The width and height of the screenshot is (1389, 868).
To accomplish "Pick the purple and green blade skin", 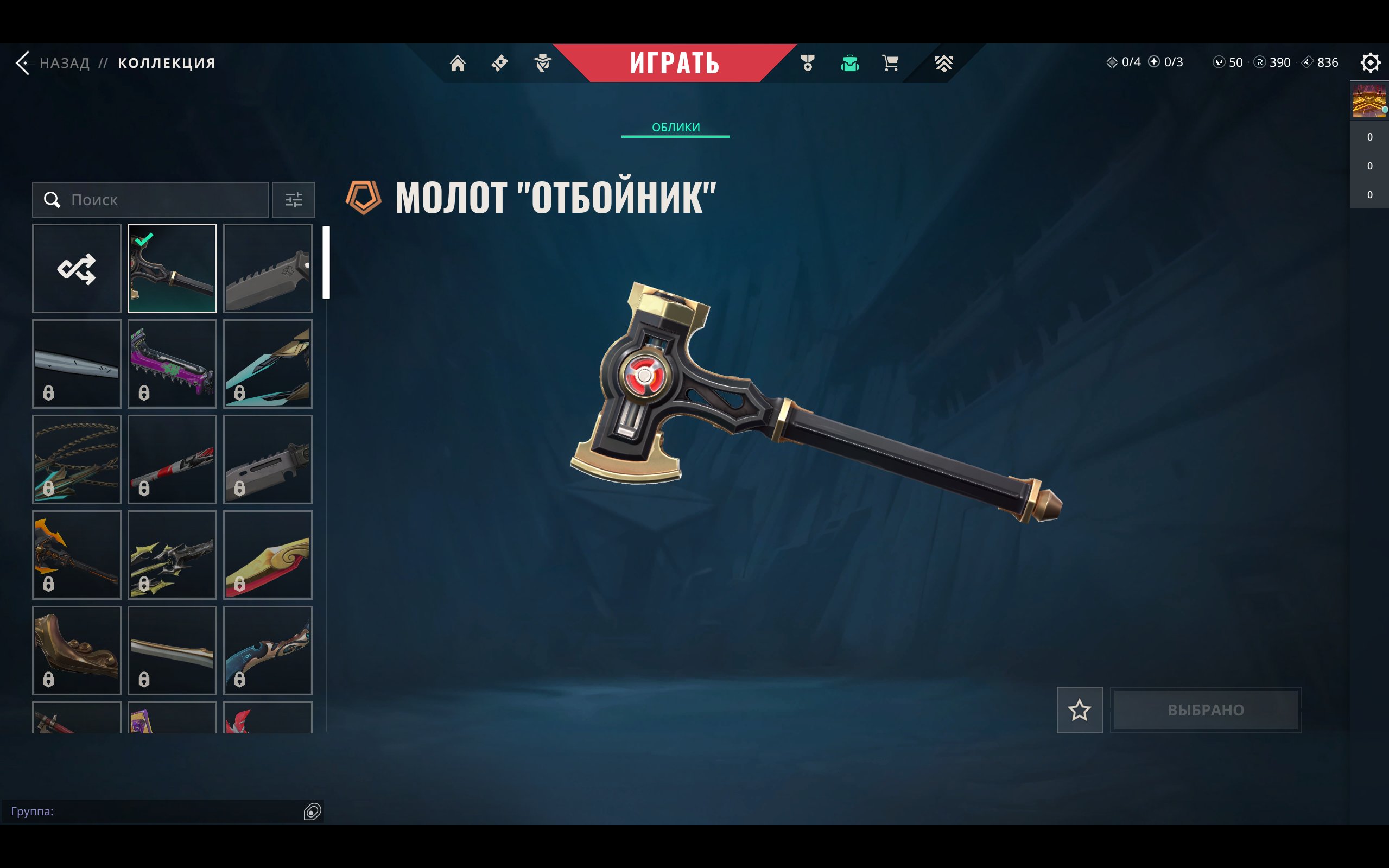I will coord(172,364).
